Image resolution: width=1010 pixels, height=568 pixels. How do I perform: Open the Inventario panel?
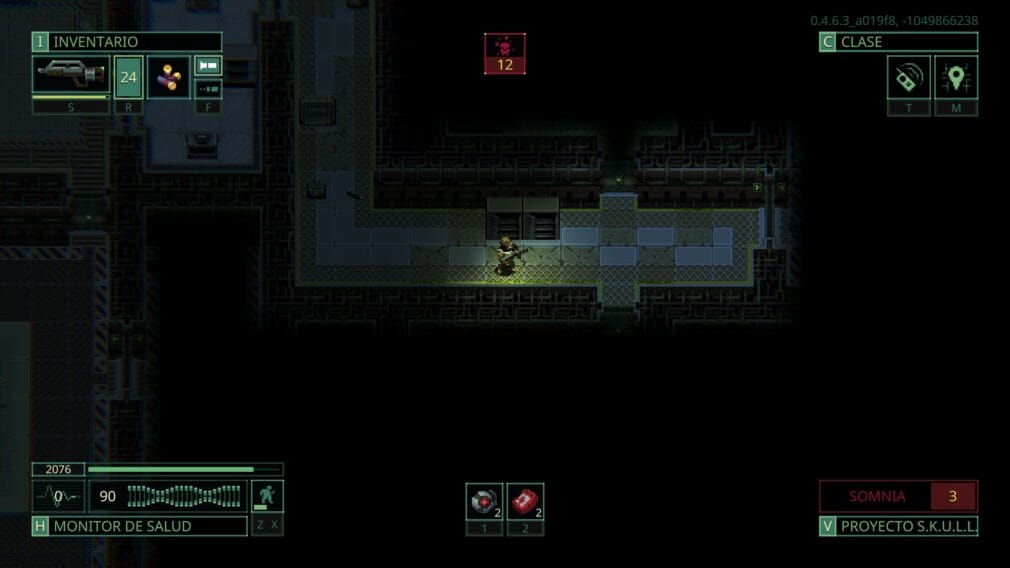126,42
